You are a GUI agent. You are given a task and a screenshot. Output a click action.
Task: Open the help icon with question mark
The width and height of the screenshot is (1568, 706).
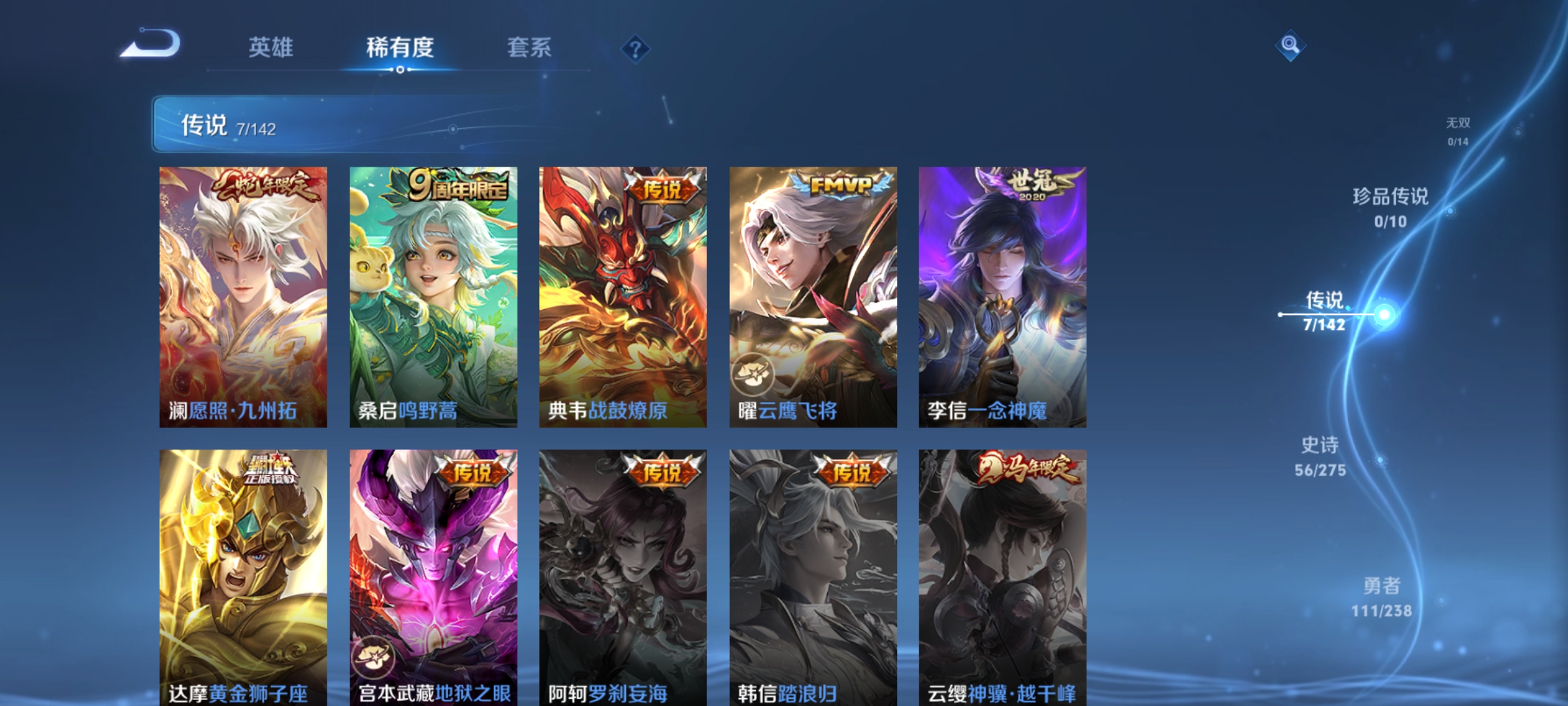tap(637, 50)
